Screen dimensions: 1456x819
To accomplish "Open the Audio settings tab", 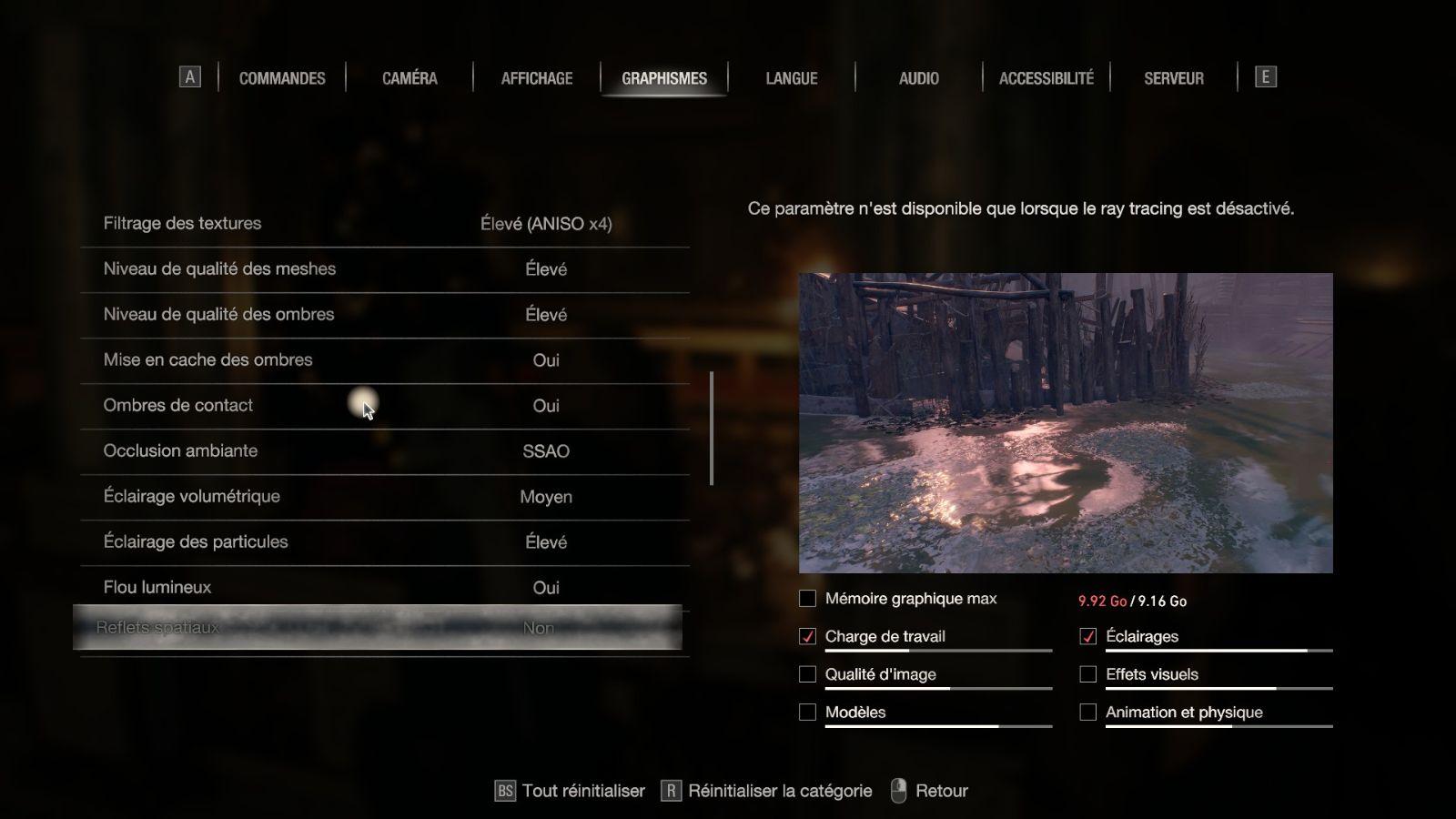I will tap(918, 78).
